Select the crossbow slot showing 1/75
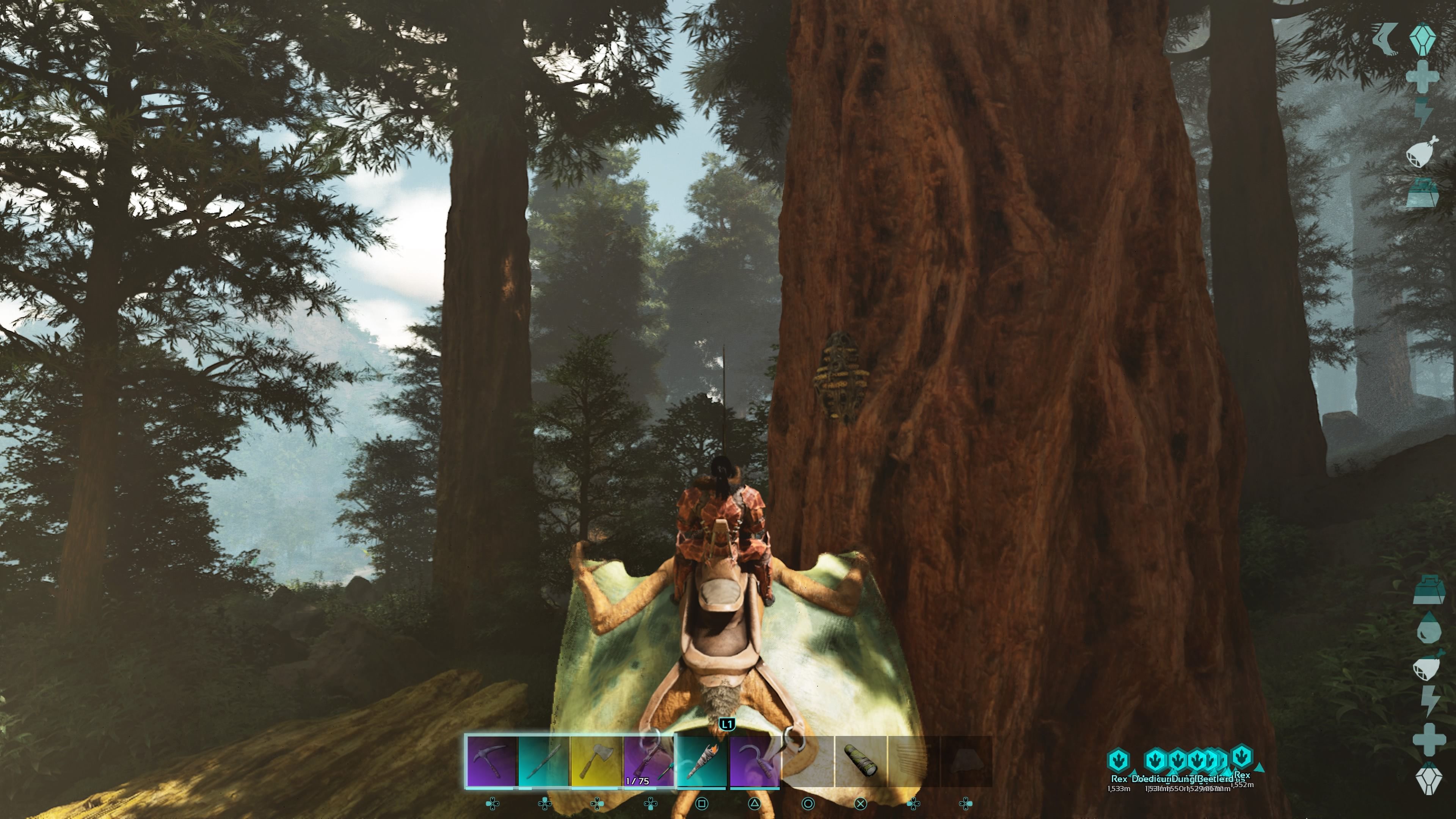Image resolution: width=1456 pixels, height=819 pixels. click(x=649, y=761)
